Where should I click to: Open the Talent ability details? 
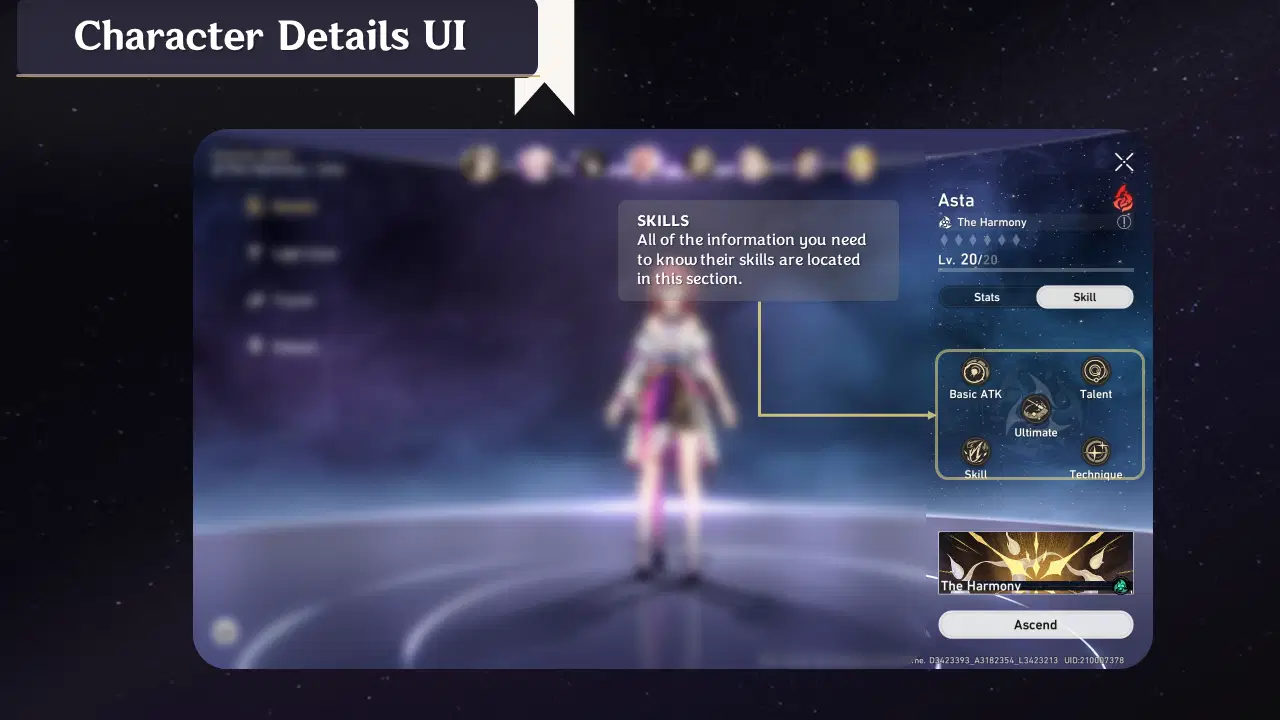coord(1096,372)
